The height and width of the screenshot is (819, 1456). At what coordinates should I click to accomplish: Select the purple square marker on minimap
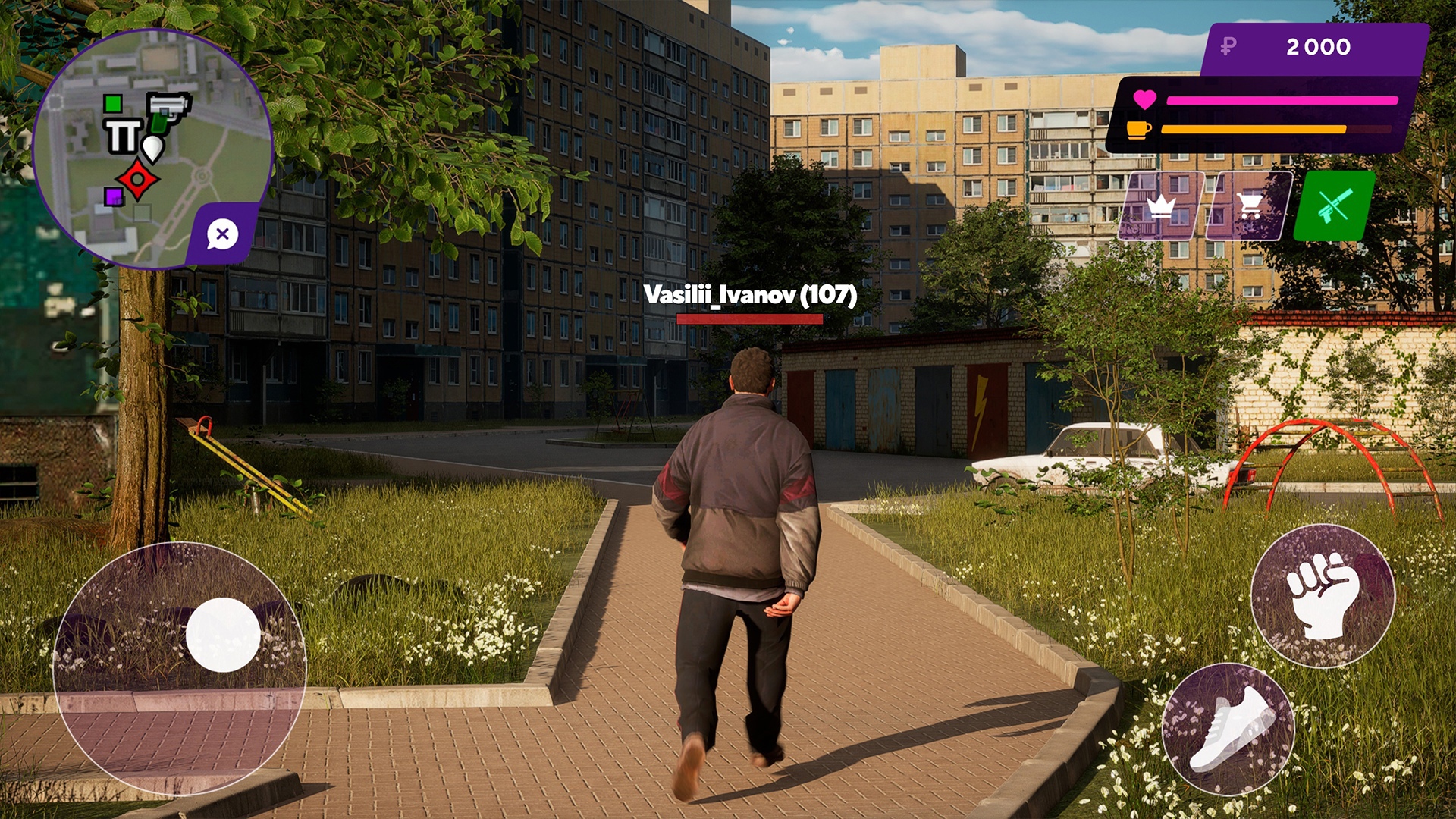[112, 197]
